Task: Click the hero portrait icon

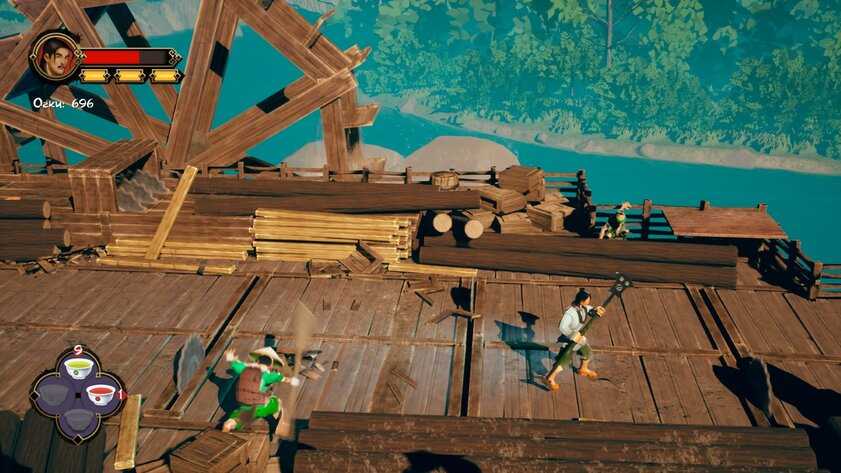Action: pyautogui.click(x=55, y=57)
